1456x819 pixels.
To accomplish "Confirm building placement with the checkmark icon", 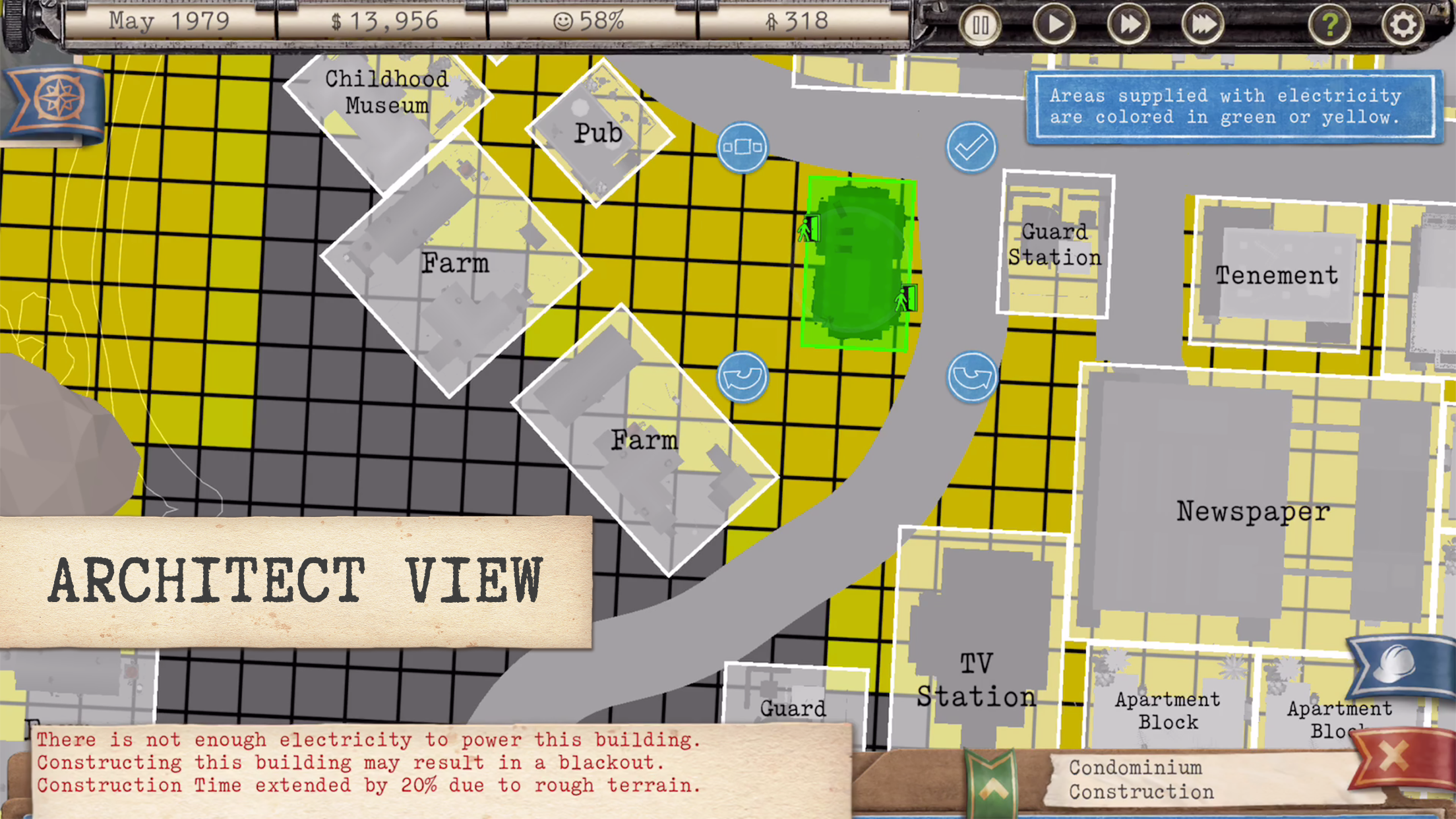I will pos(971,147).
